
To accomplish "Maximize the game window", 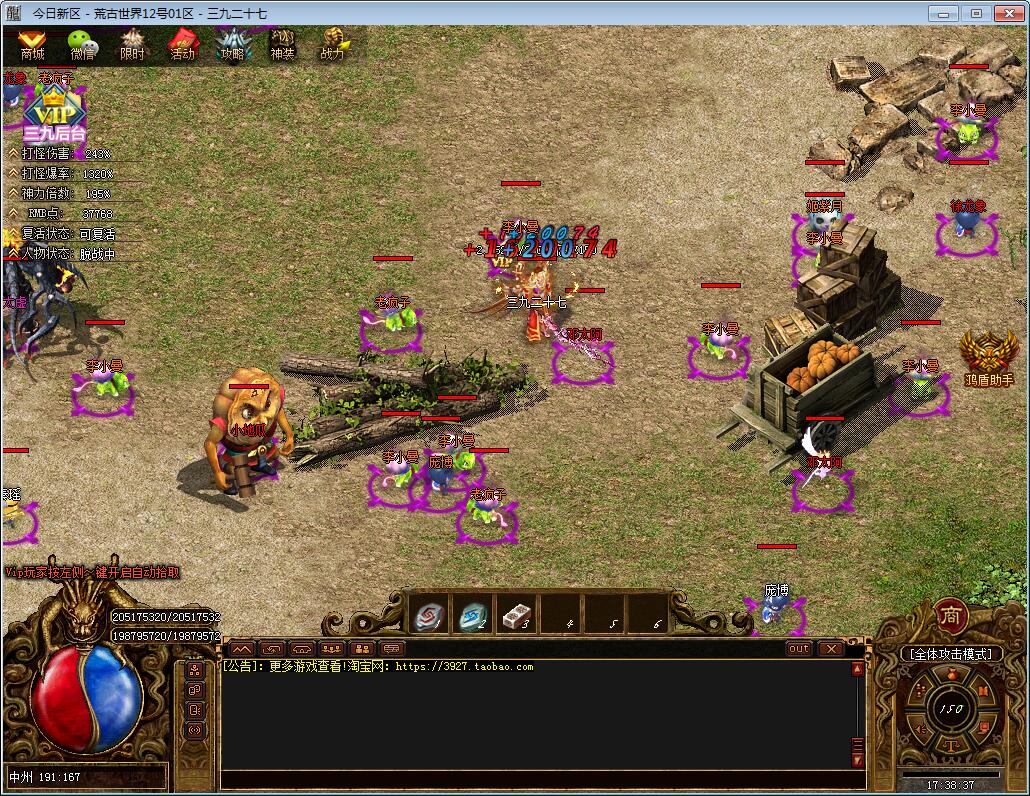I will pos(976,13).
